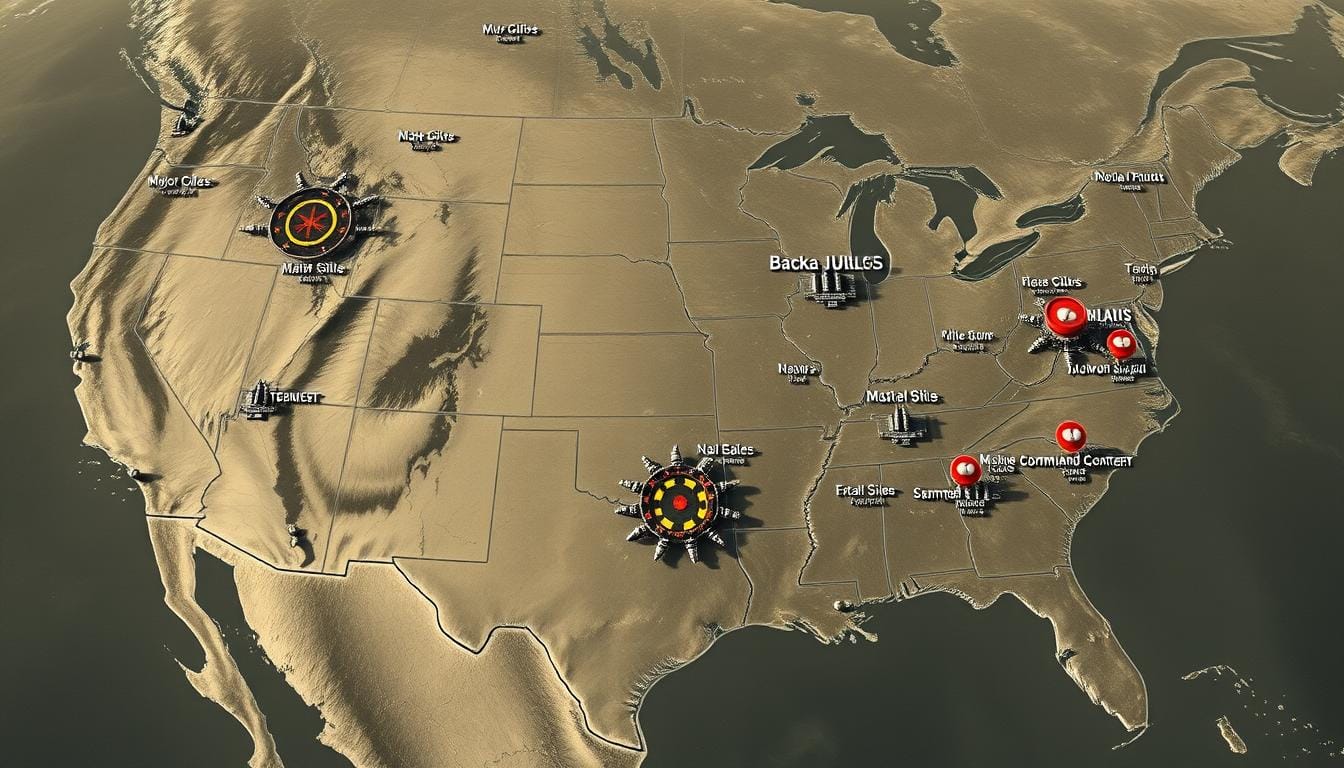Click the spiked bullseye target marker

click(680, 499)
